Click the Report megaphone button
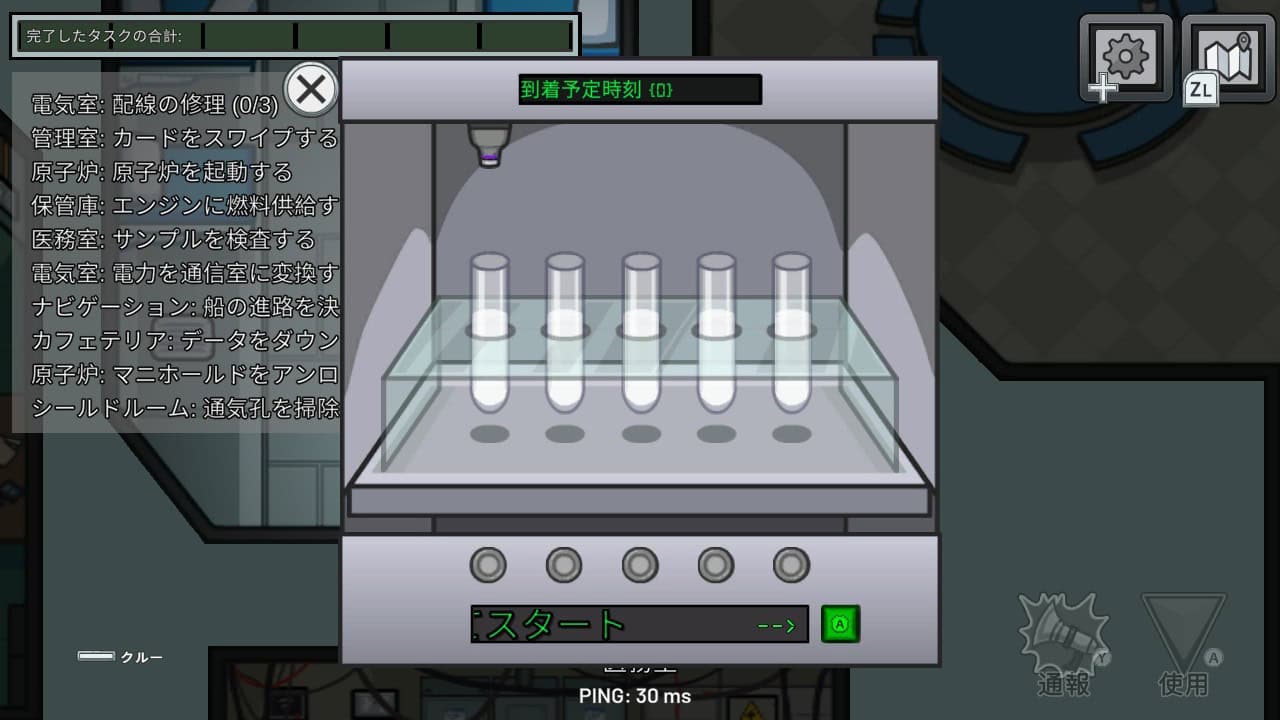1280x720 pixels. click(x=1063, y=640)
